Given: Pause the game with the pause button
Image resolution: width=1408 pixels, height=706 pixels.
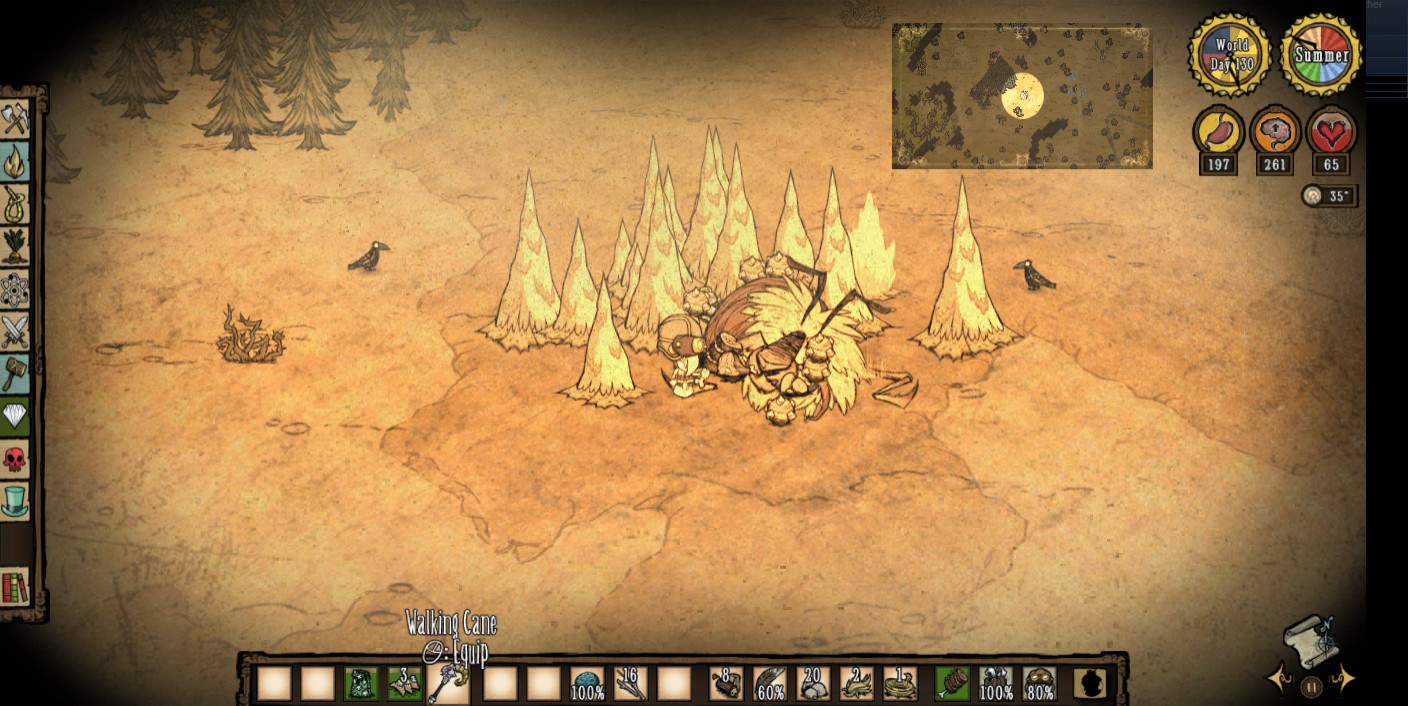Looking at the screenshot, I should pos(1312,687).
